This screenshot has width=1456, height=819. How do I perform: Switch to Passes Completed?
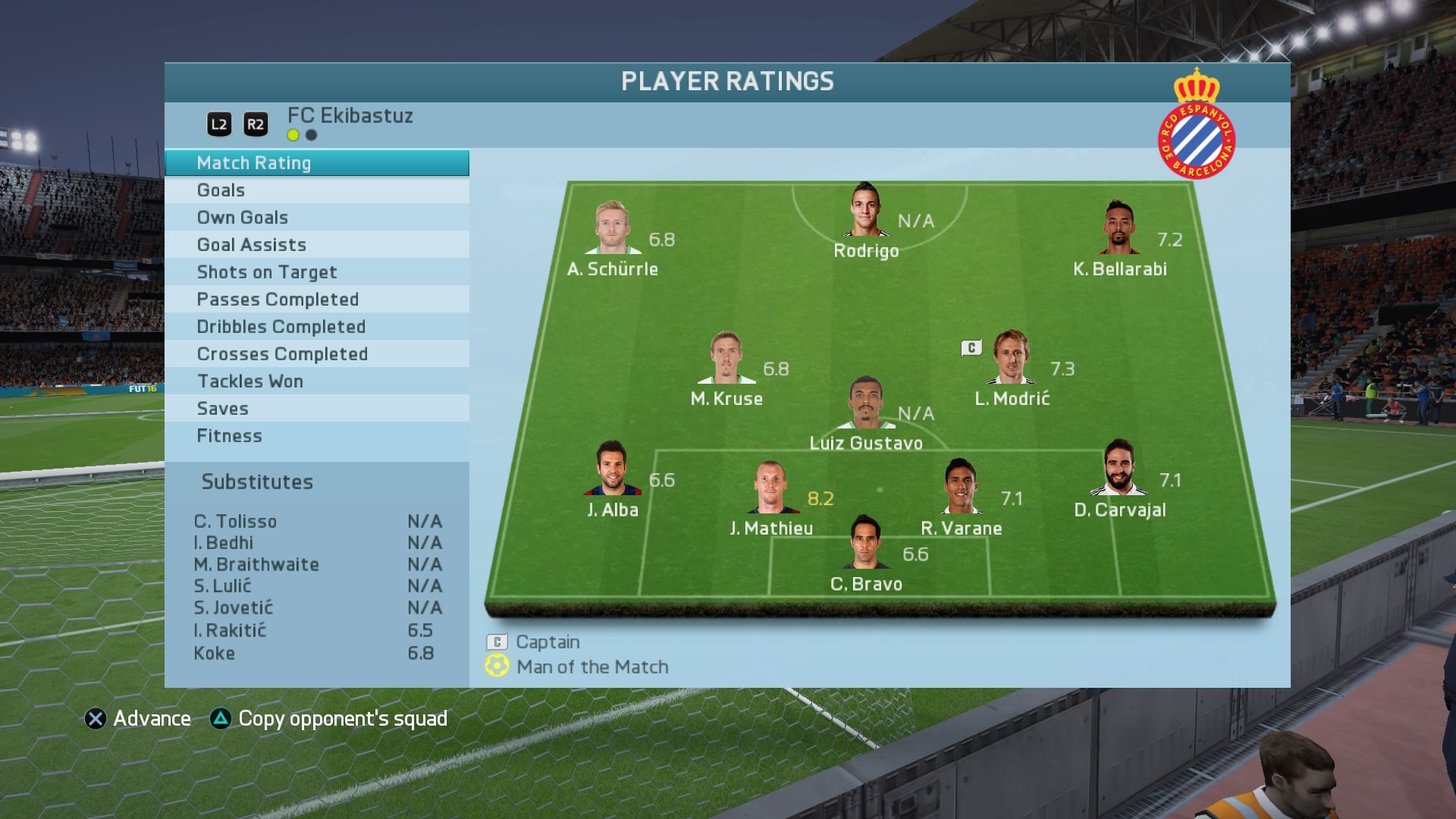(316, 300)
